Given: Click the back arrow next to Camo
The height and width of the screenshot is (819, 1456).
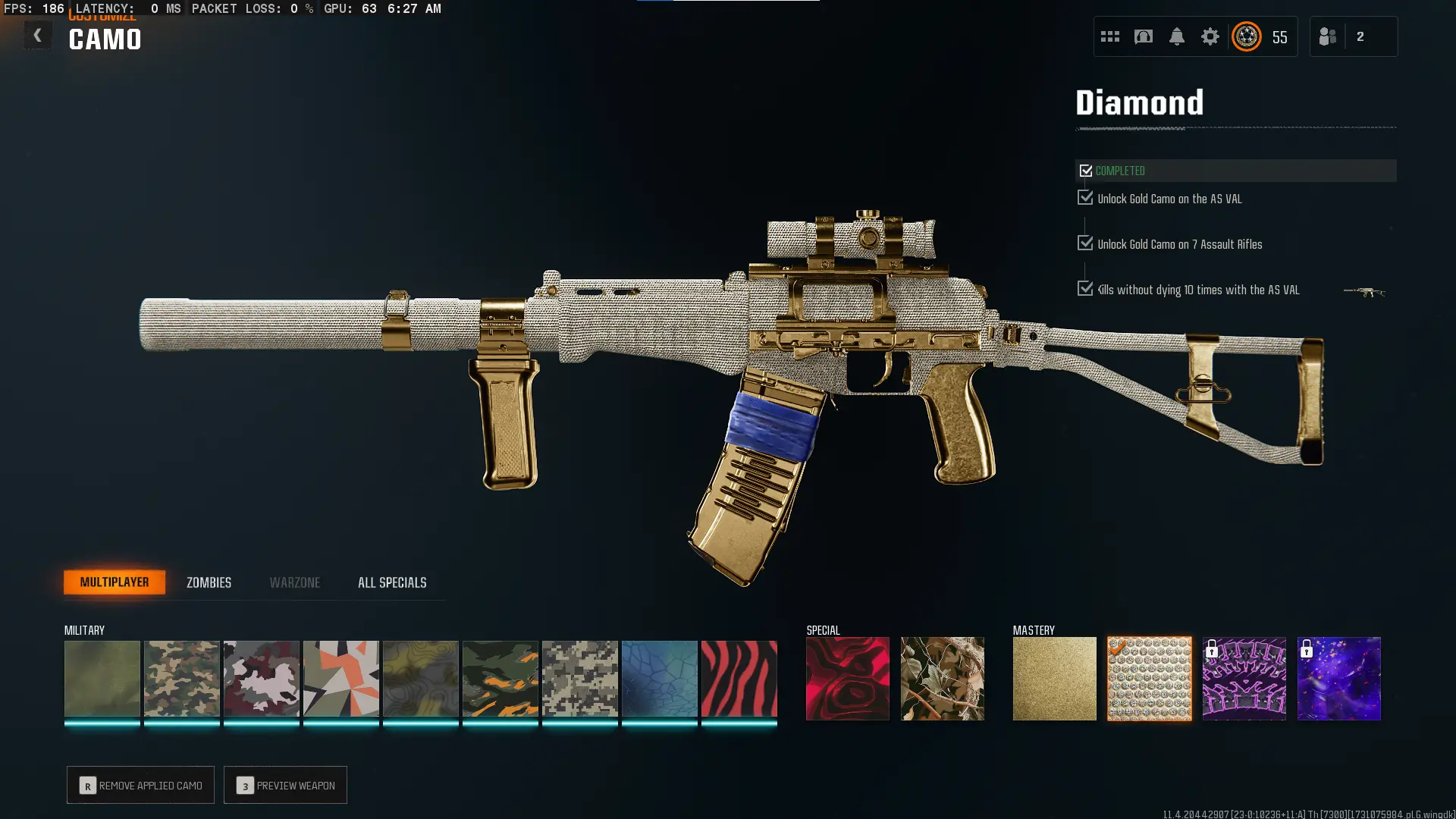Looking at the screenshot, I should pos(37,35).
